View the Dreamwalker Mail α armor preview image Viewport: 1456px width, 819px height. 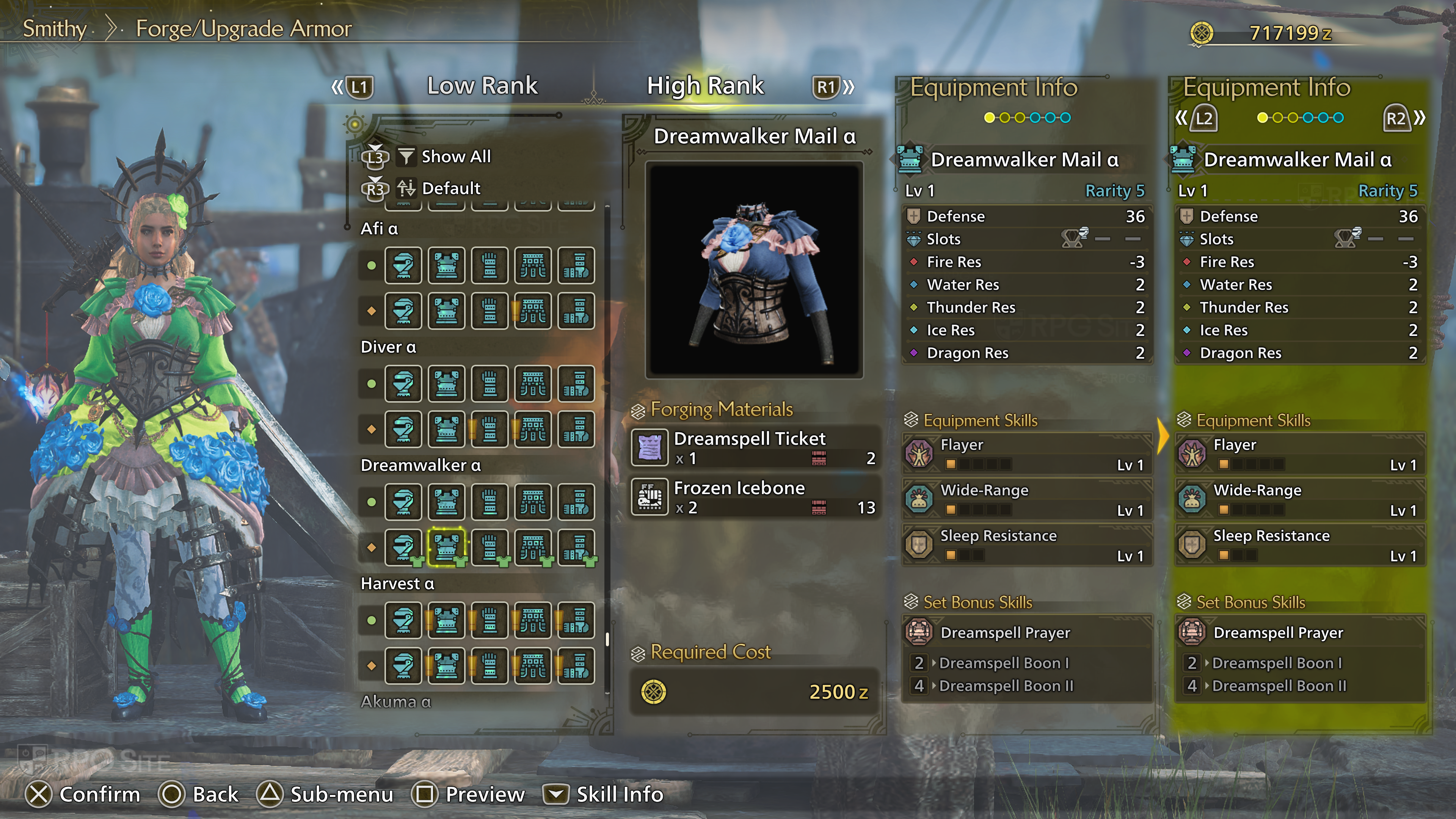click(754, 270)
